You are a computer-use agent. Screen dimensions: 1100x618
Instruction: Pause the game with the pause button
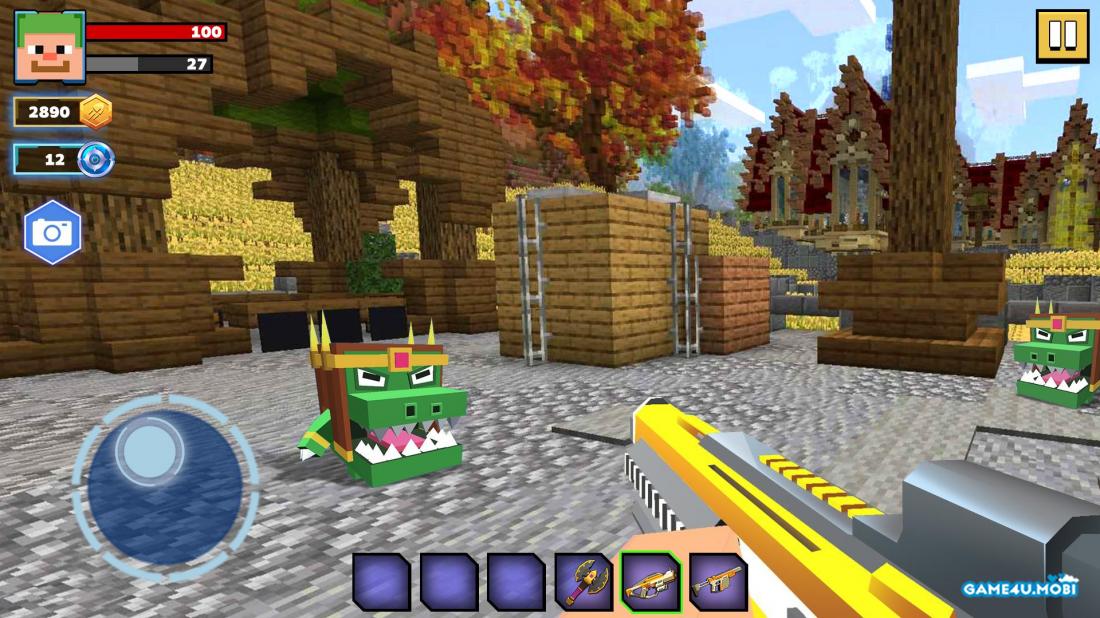coord(1062,36)
